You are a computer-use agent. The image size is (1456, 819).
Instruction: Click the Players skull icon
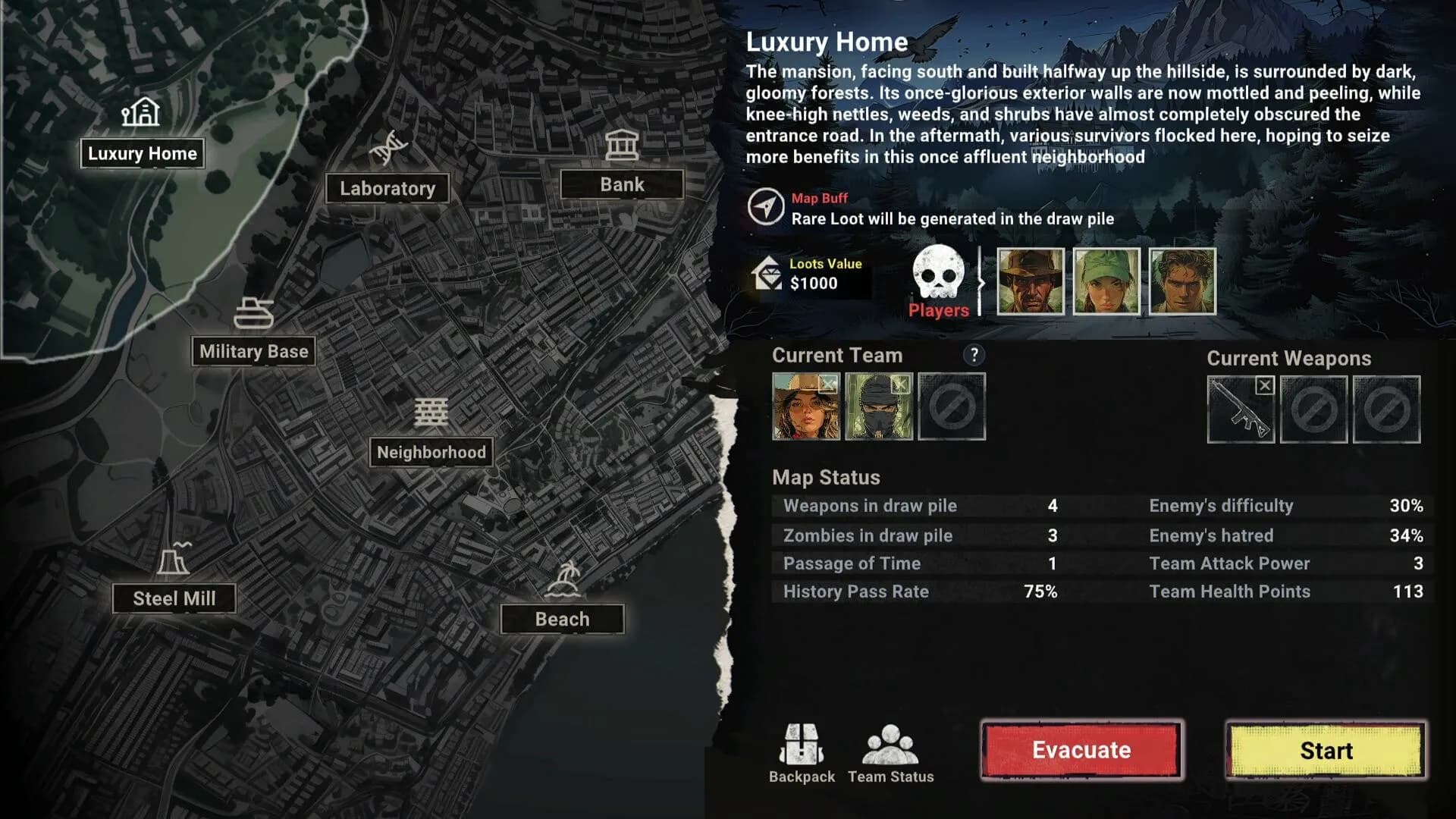tap(938, 275)
